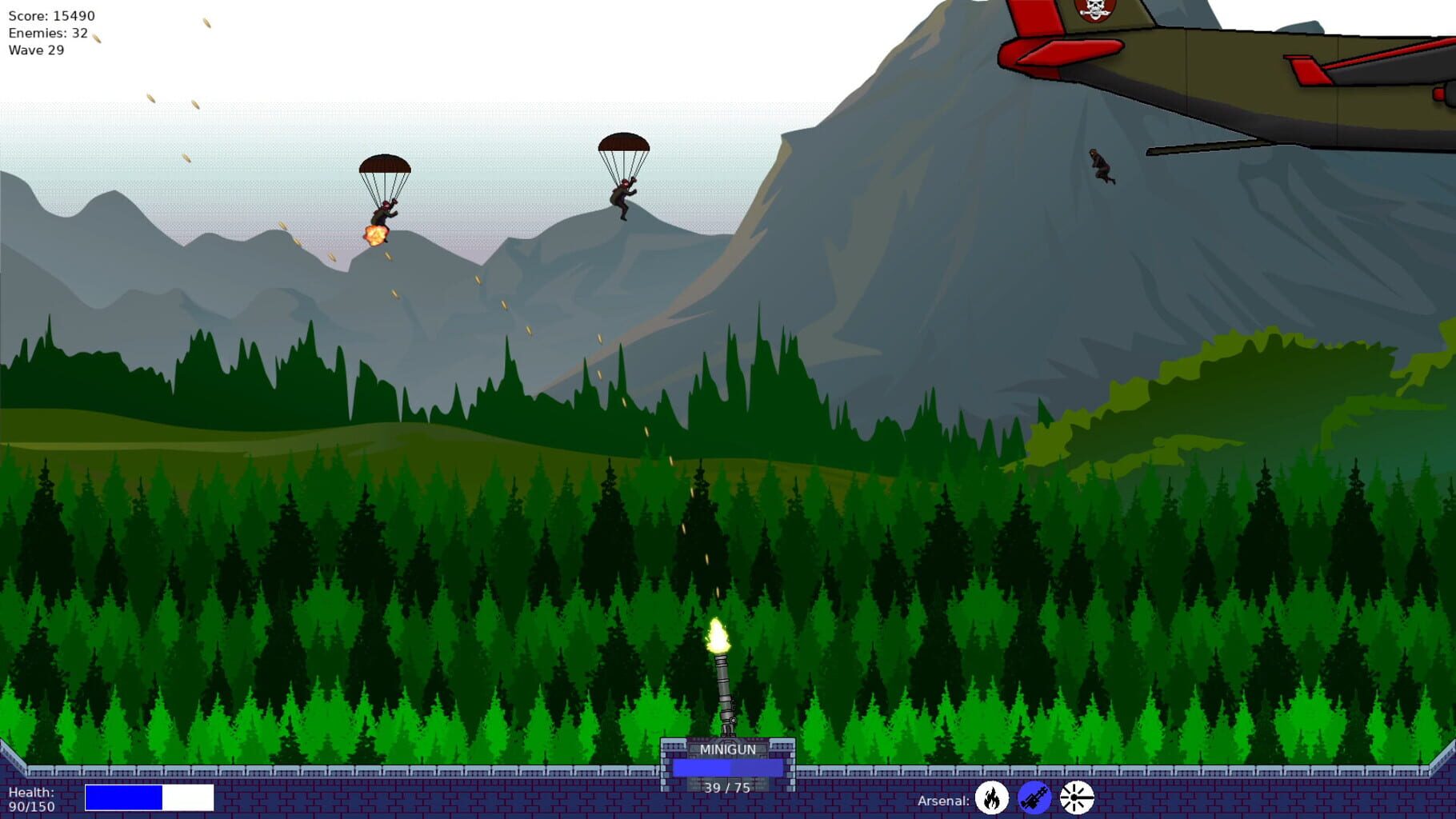Switch off the flamethrower by clicking its circle
1456x819 pixels.
(x=992, y=798)
